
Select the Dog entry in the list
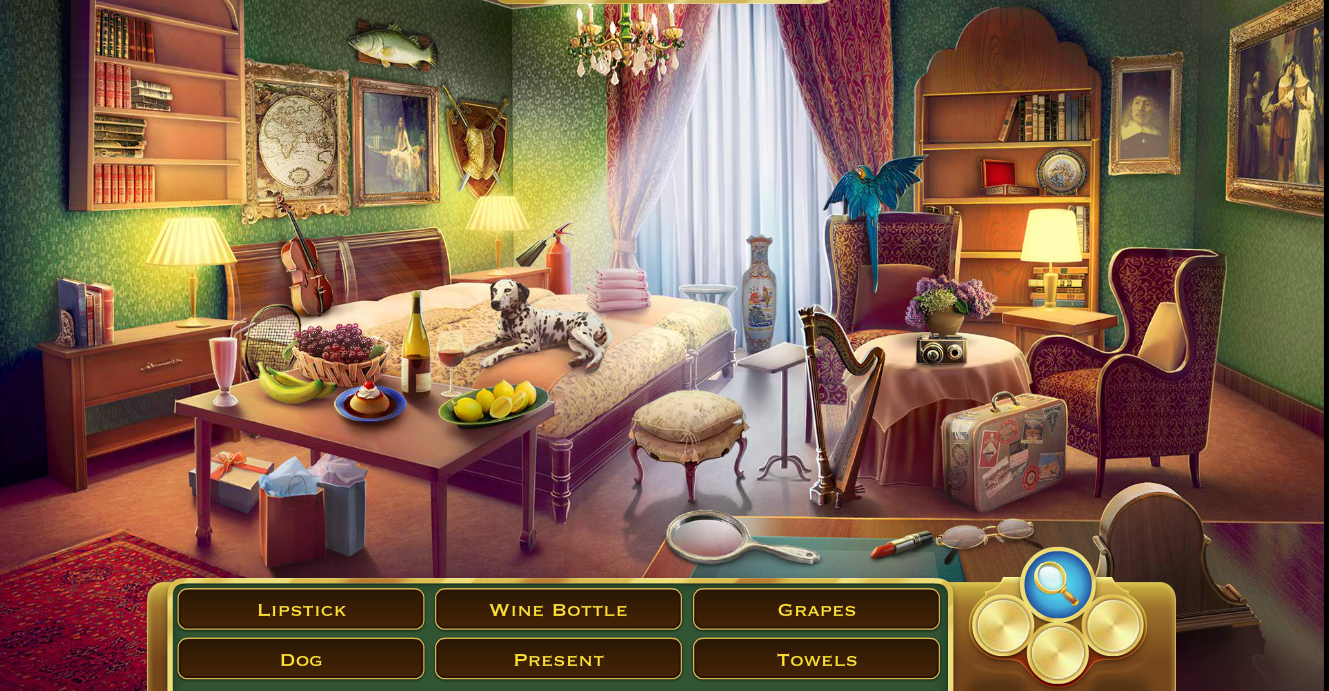coord(301,659)
